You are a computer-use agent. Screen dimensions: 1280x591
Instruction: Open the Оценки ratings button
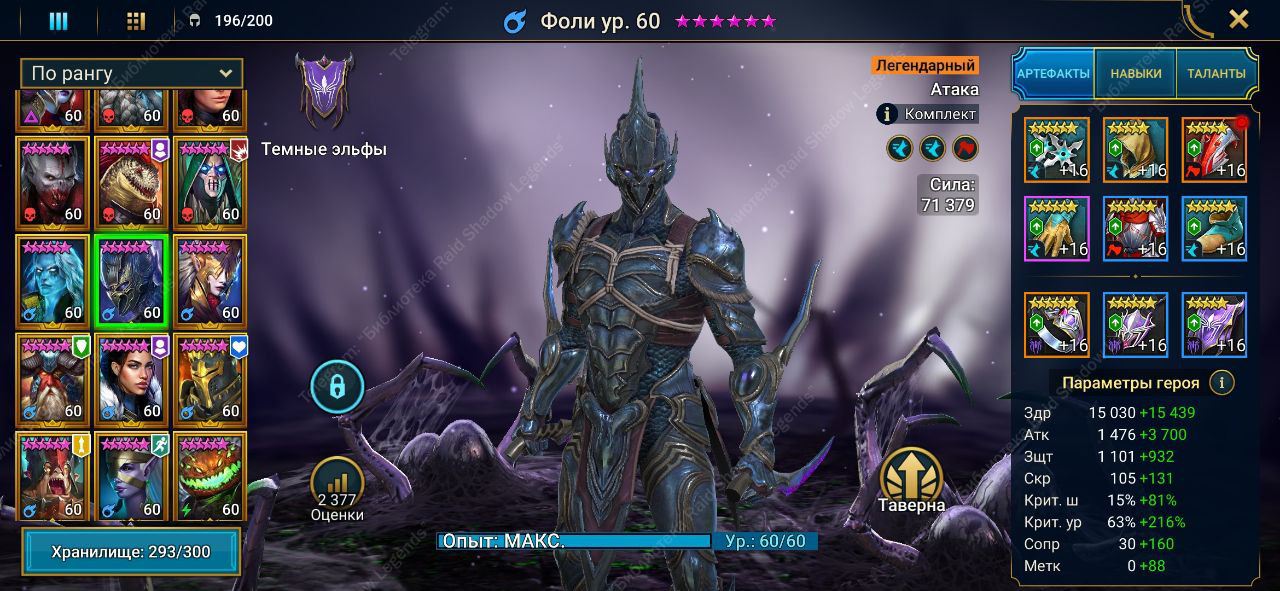point(337,490)
